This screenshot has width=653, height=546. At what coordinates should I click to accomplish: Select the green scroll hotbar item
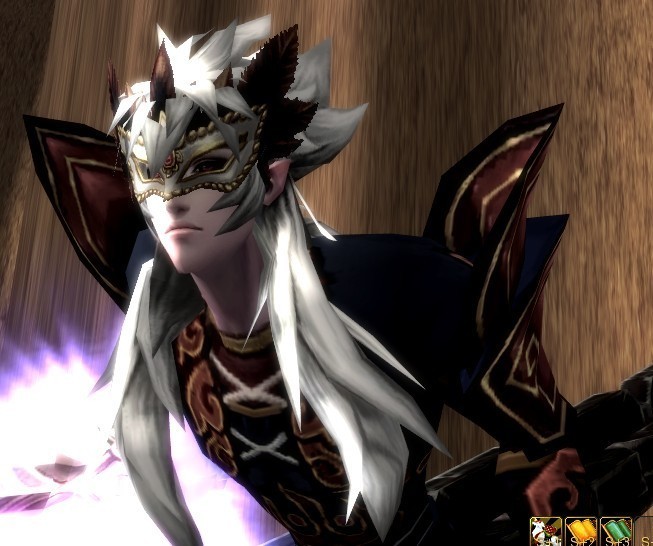616,532
